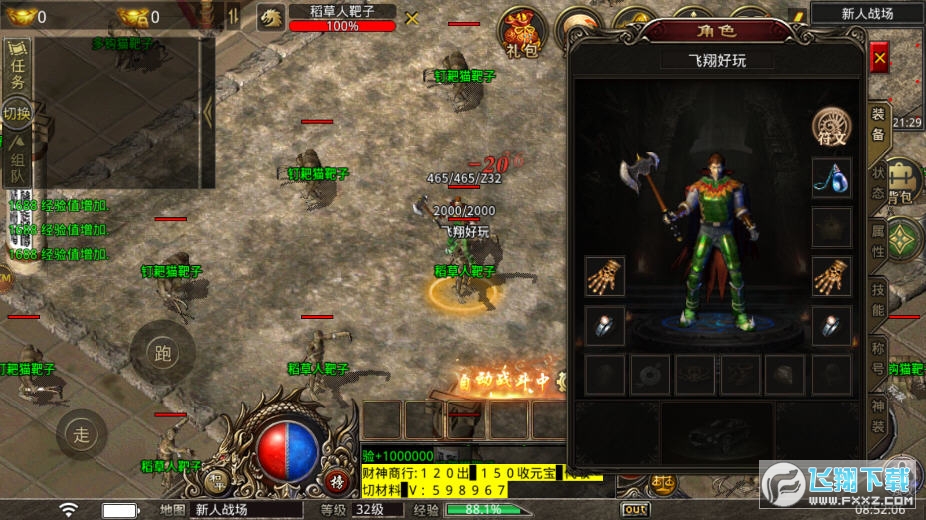926x520 pixels.
Task: Switch to the 属性 attributes tab
Action: [878, 242]
